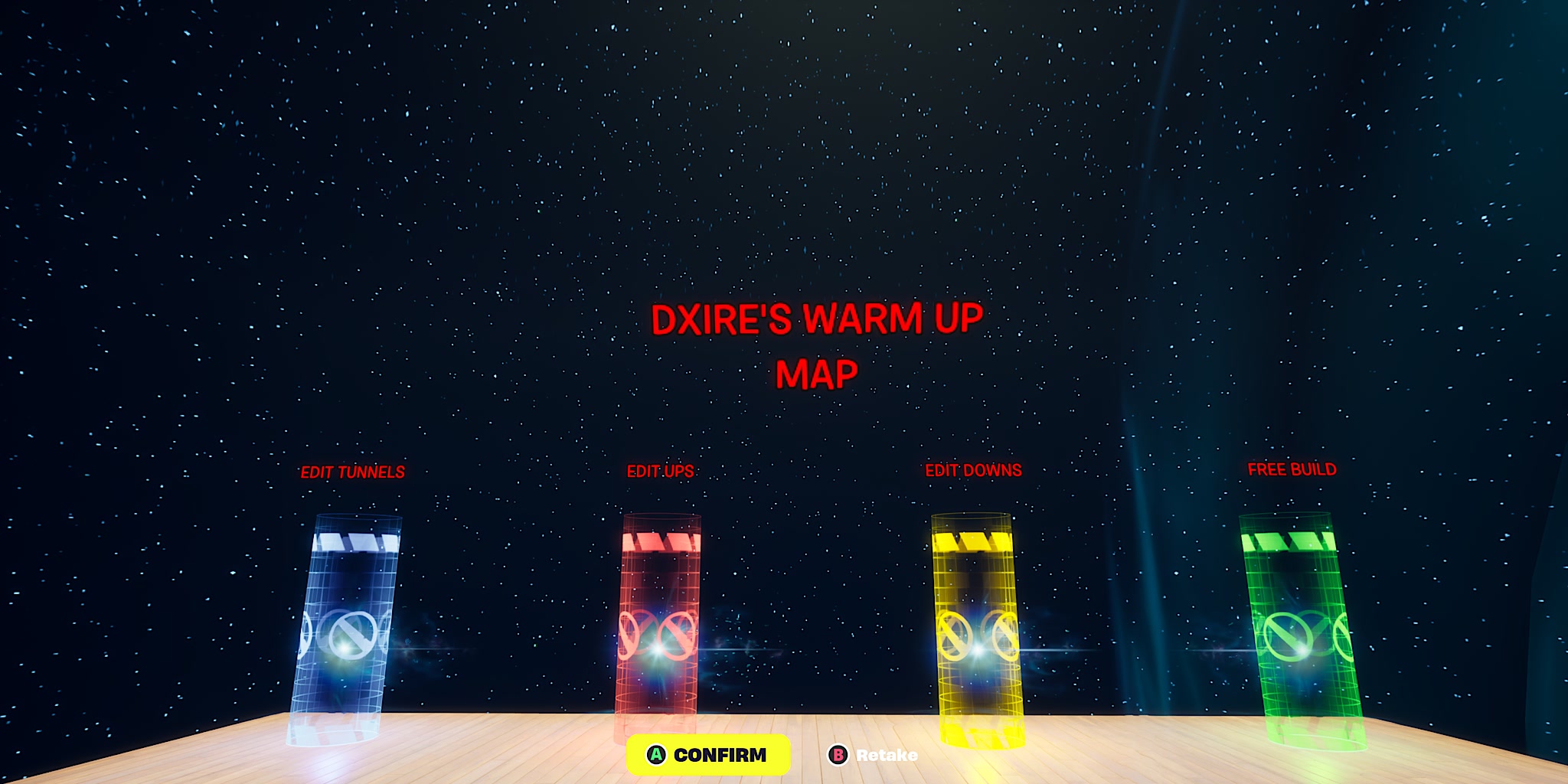Viewport: 1568px width, 784px height.
Task: Click the red B button prompt icon
Action: coord(840,755)
